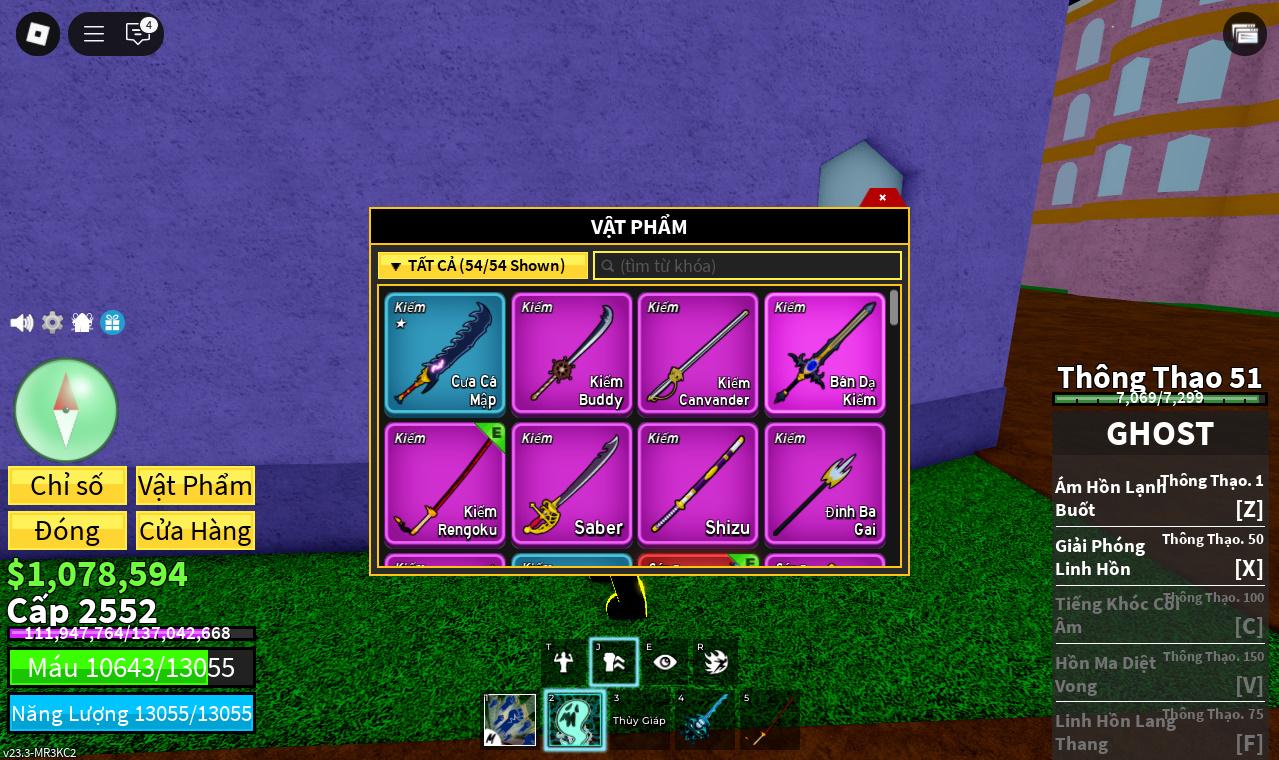1279x760 pixels.
Task: Pick the Đinh Ba Gai trident
Action: point(825,484)
